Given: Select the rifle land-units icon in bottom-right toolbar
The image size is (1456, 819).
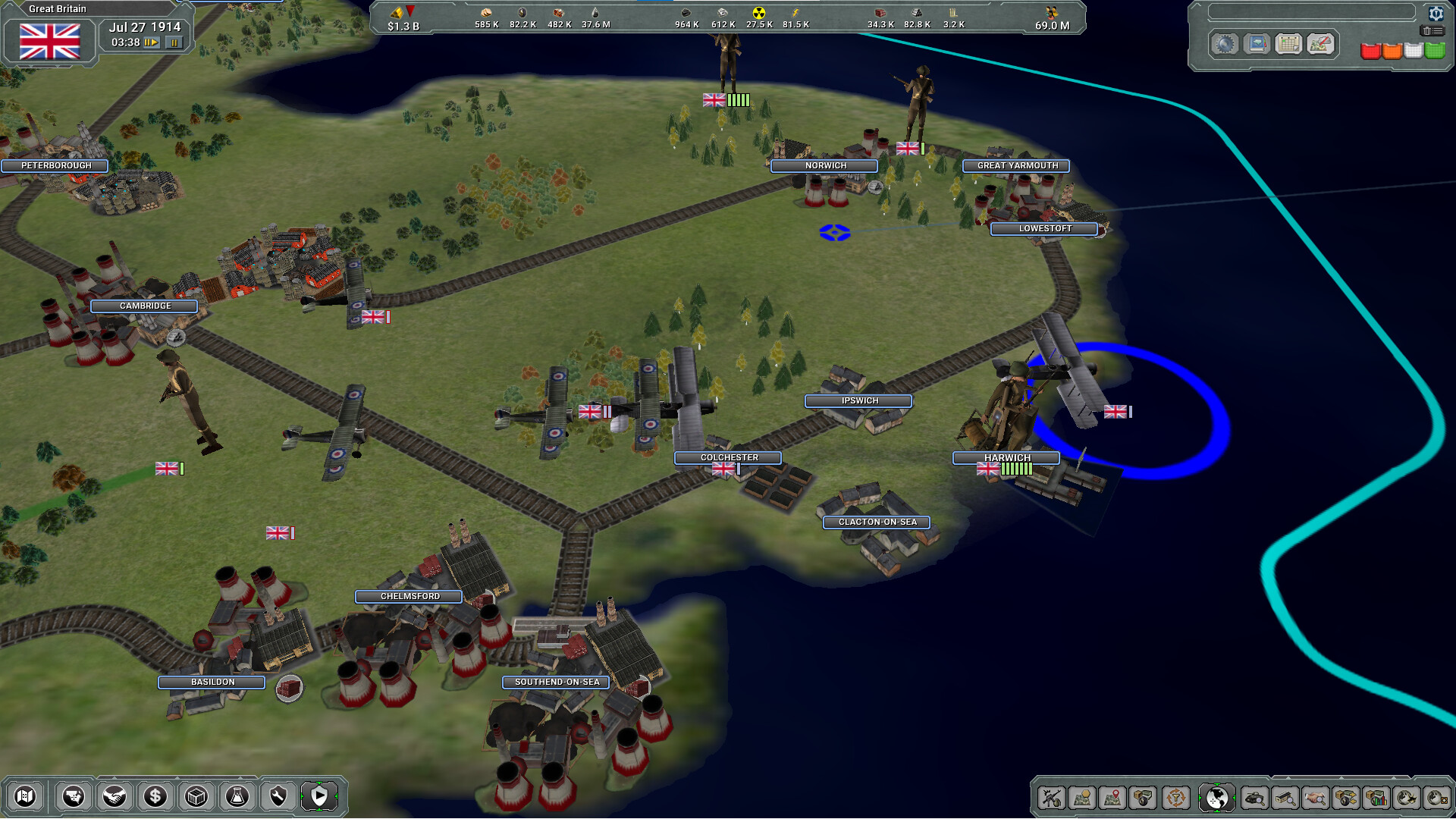Looking at the screenshot, I should click(x=1053, y=797).
